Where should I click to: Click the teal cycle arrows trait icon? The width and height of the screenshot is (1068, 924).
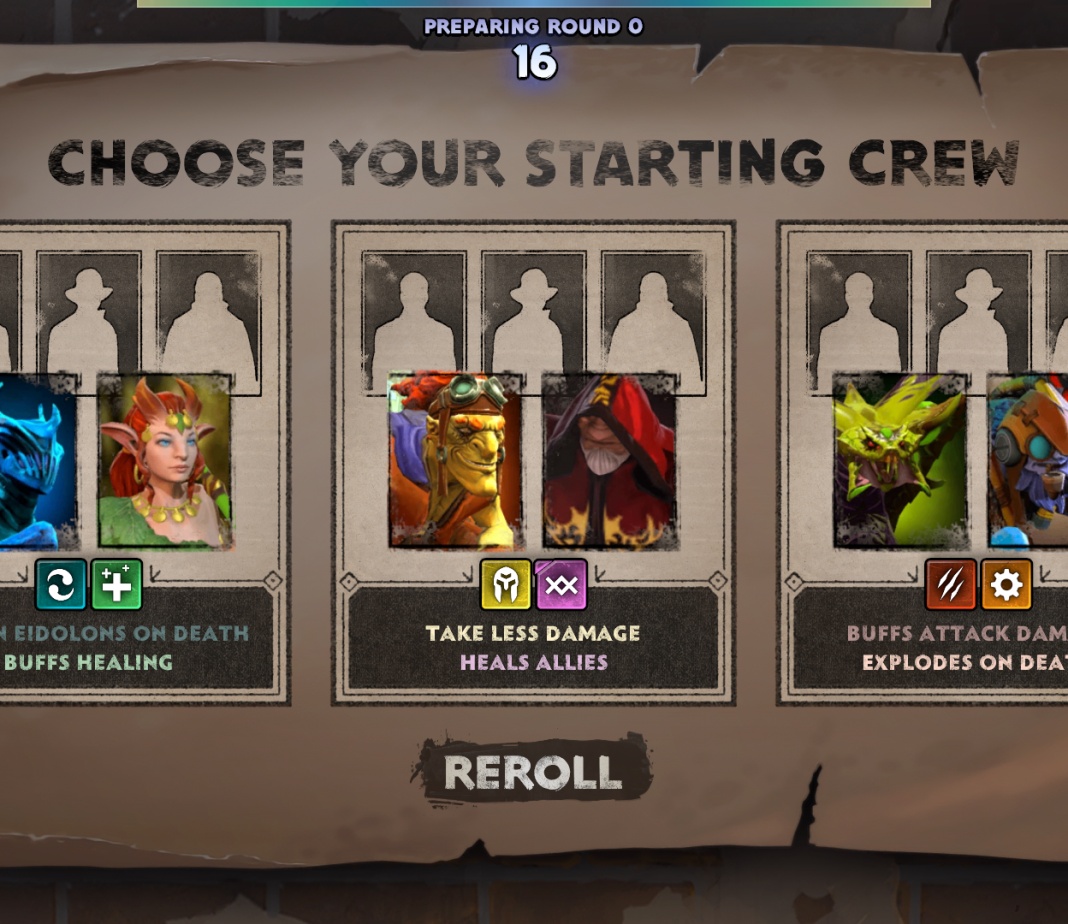coord(60,585)
